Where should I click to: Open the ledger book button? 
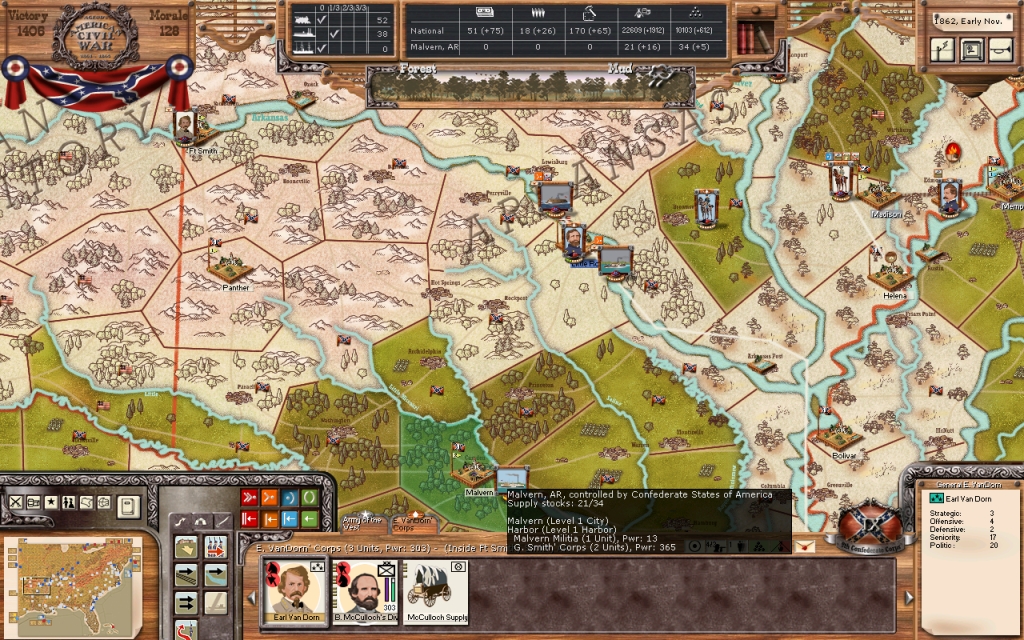point(127,506)
